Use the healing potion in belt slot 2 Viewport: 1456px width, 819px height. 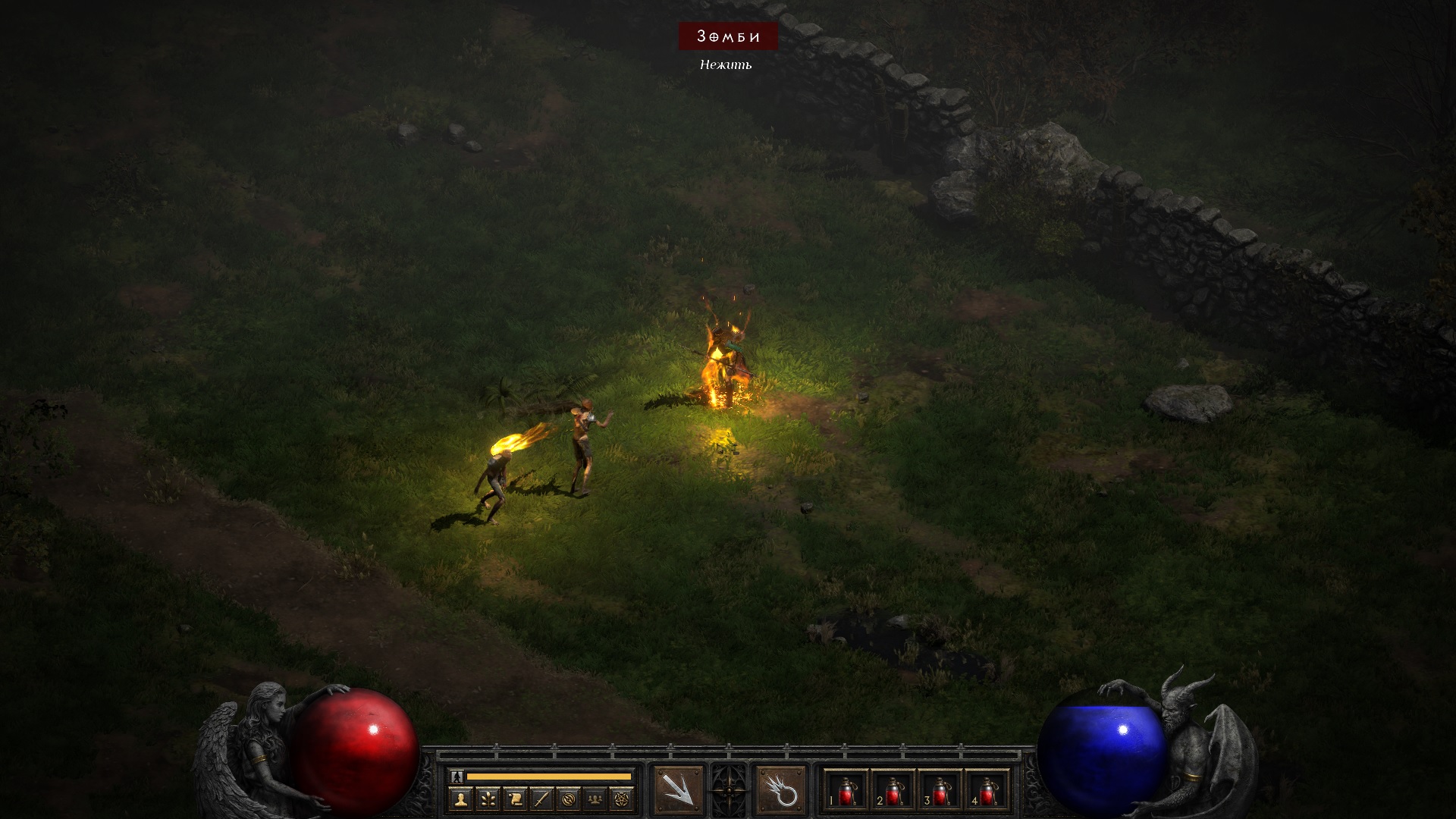click(893, 791)
